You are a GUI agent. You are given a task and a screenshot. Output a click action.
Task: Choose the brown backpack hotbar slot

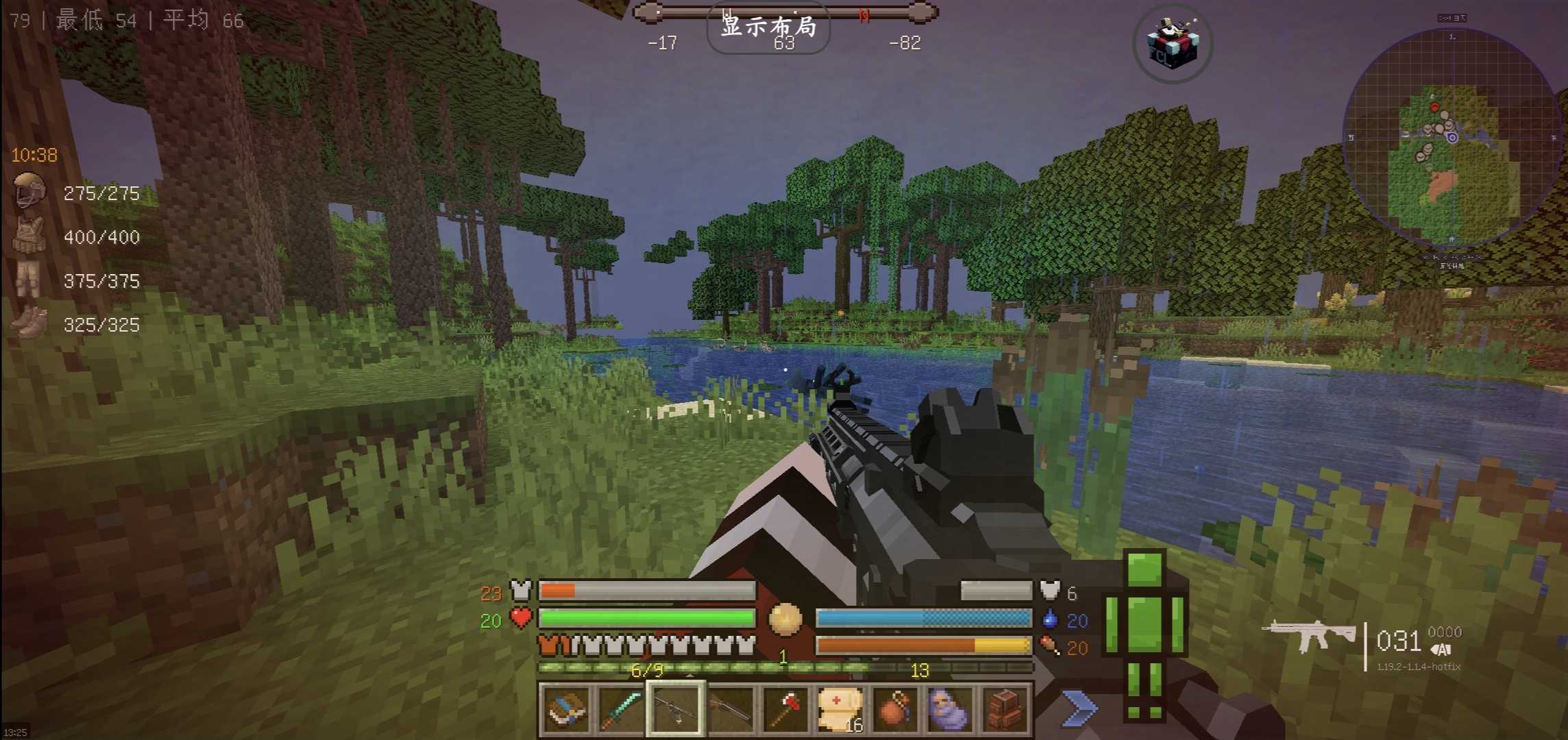click(x=1005, y=708)
